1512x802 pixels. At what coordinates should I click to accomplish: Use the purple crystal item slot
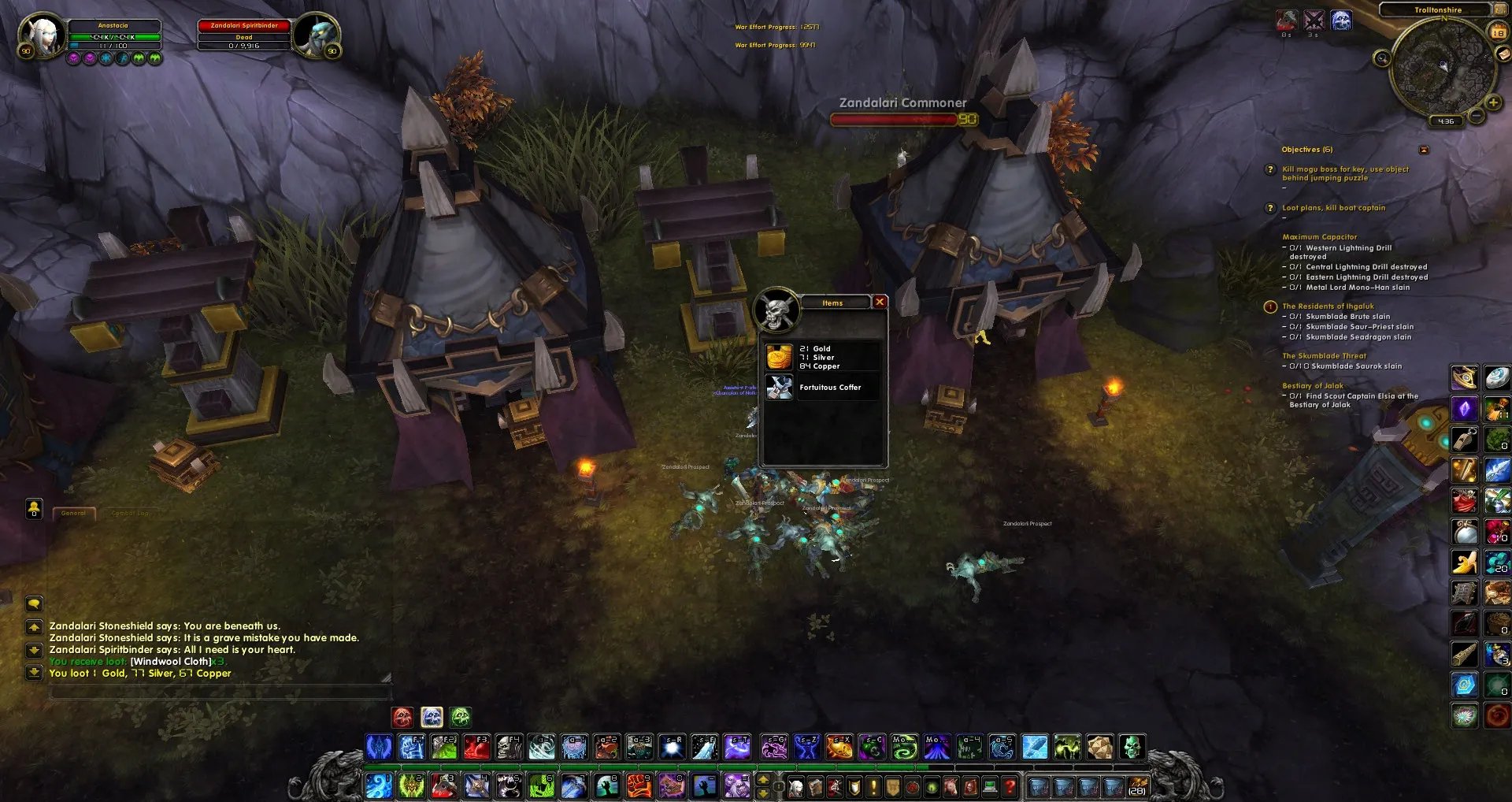click(x=1464, y=410)
